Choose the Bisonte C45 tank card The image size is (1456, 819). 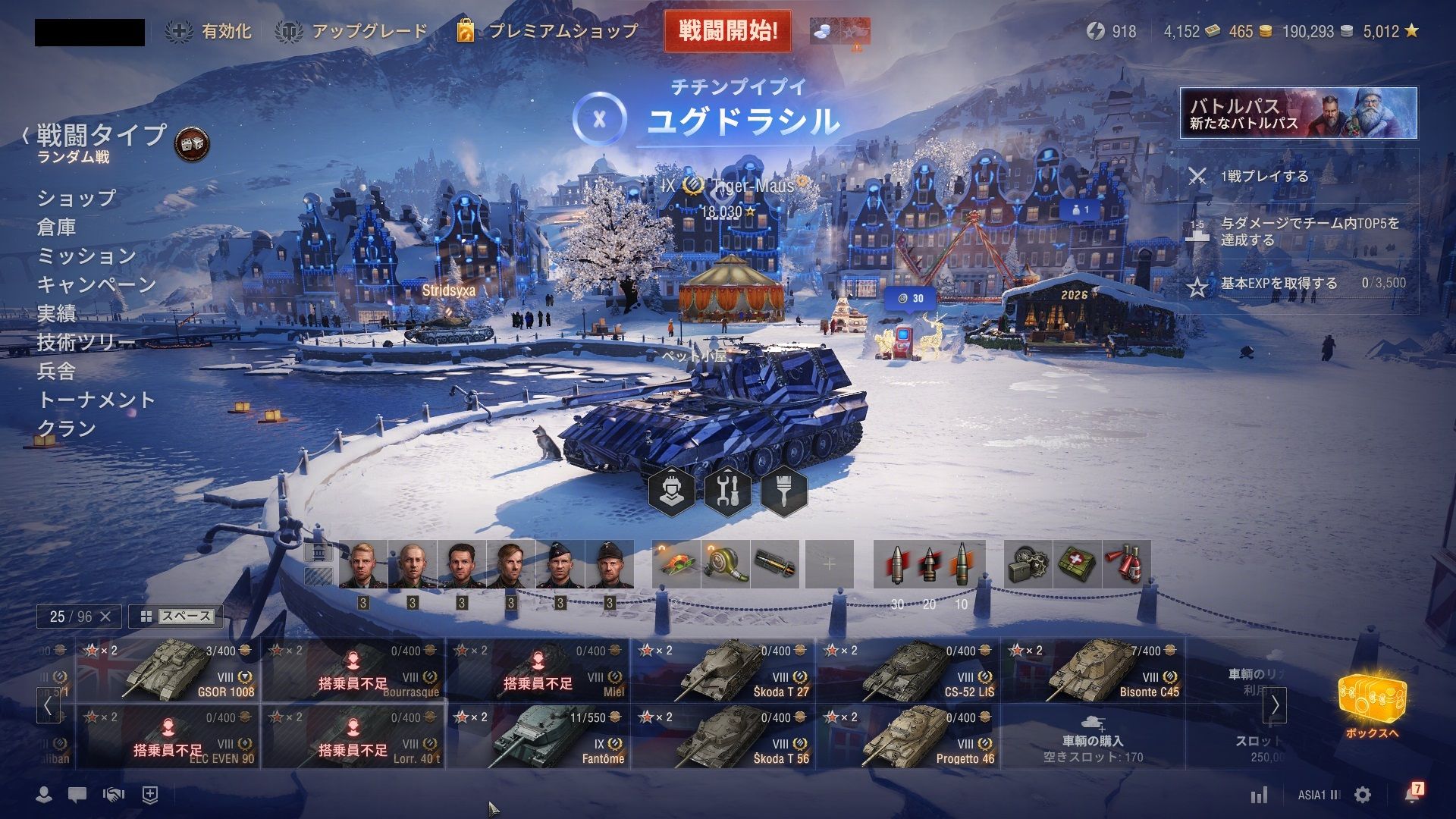(x=1093, y=670)
